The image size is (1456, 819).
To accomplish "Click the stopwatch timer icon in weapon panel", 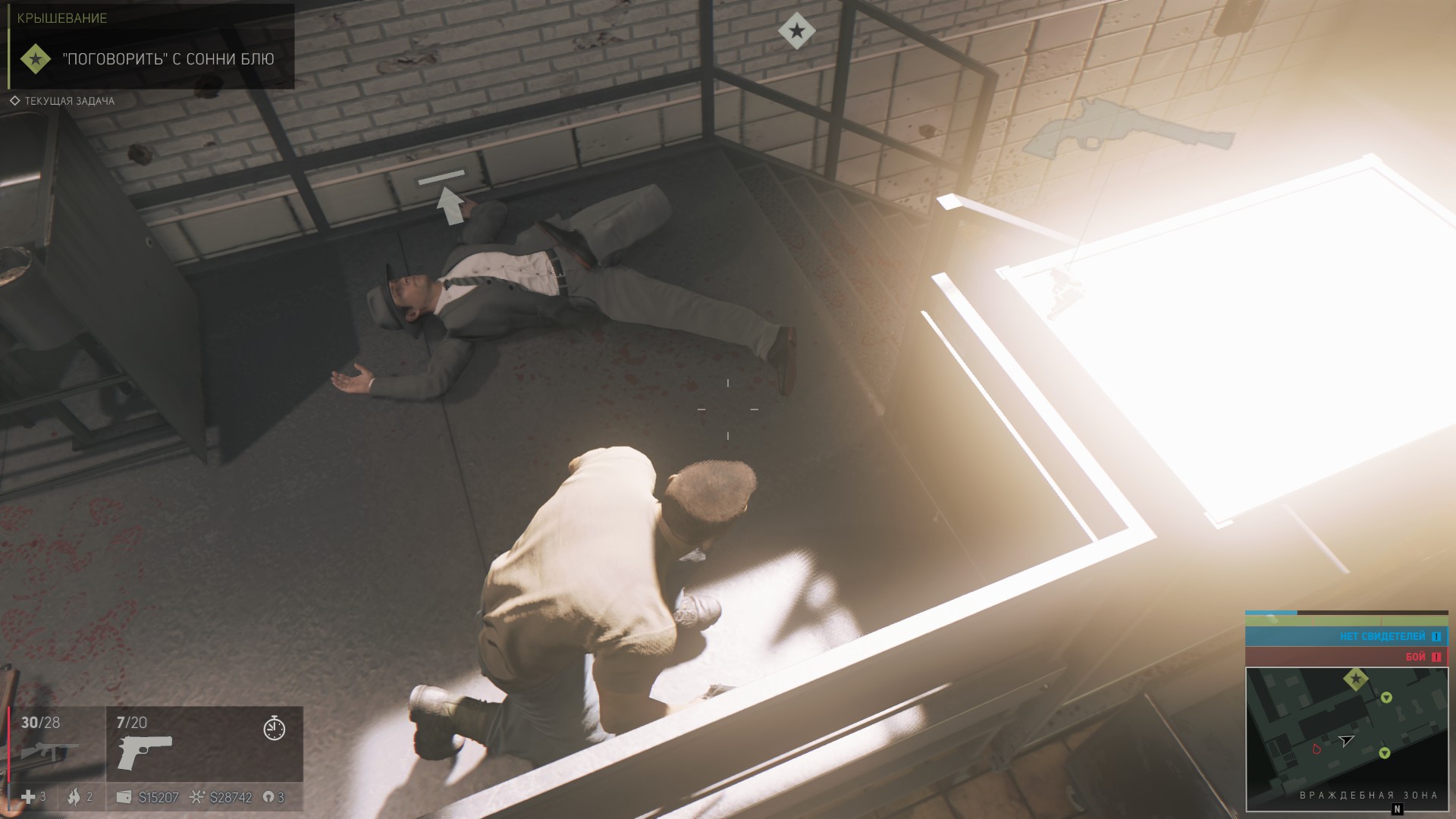I will tap(274, 729).
